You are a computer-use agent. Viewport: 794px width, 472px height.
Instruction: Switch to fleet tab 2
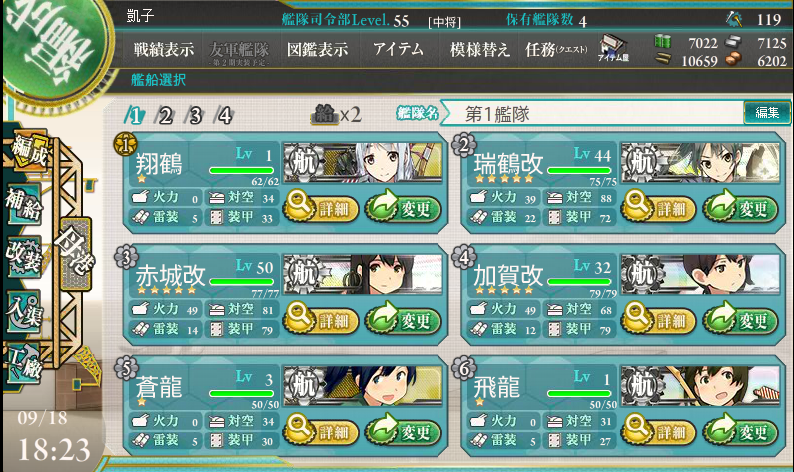[x=165, y=115]
